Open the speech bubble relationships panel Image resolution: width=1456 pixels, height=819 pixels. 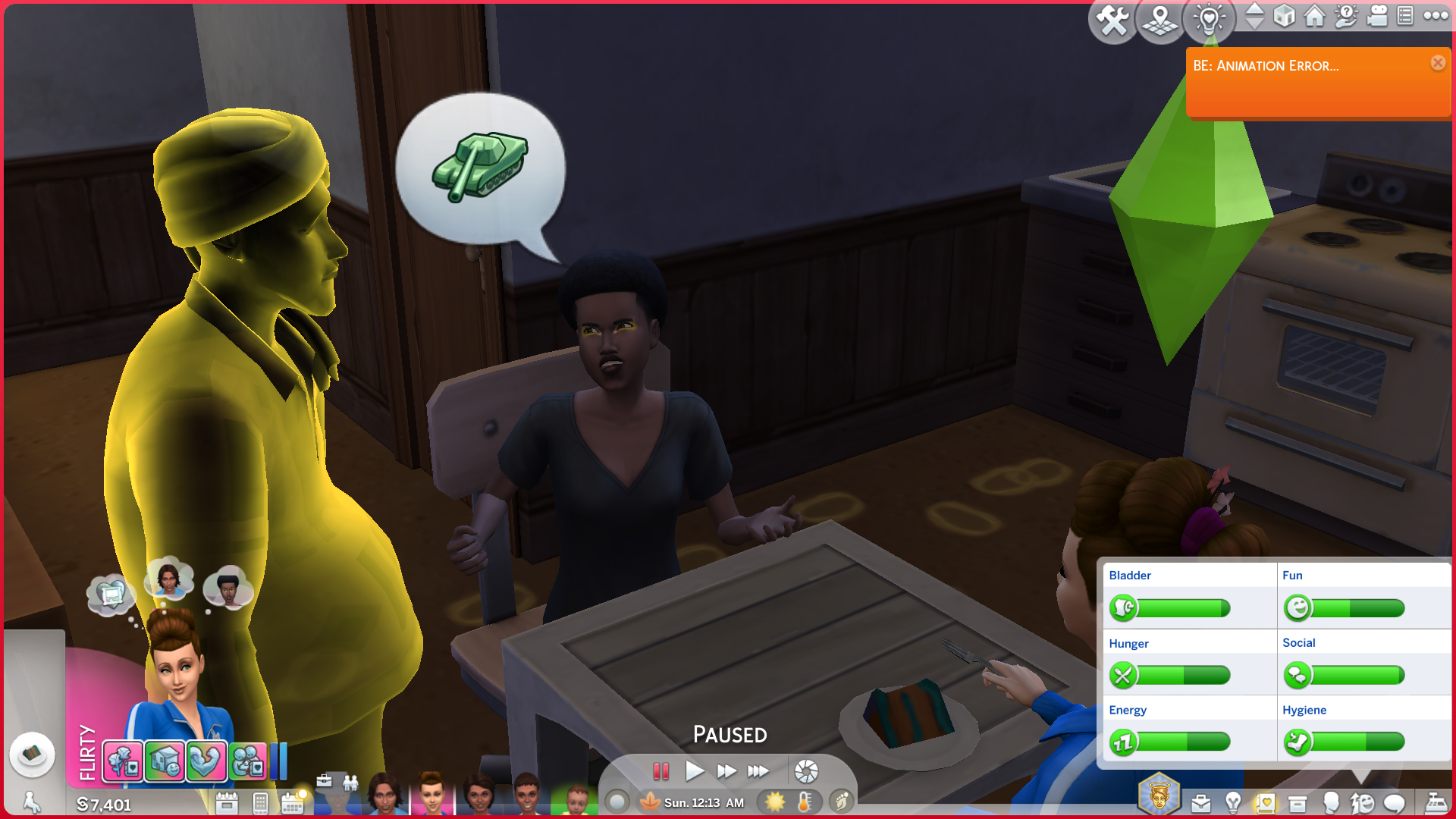[1394, 803]
